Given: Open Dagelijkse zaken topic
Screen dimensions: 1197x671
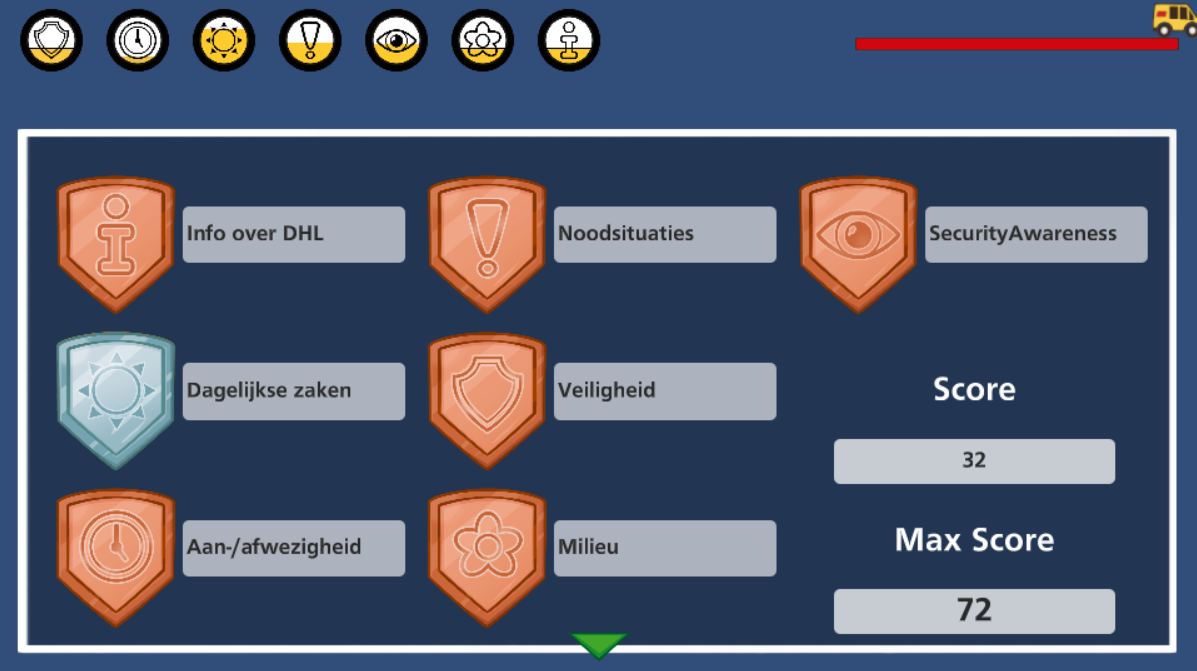Looking at the screenshot, I should point(293,391).
